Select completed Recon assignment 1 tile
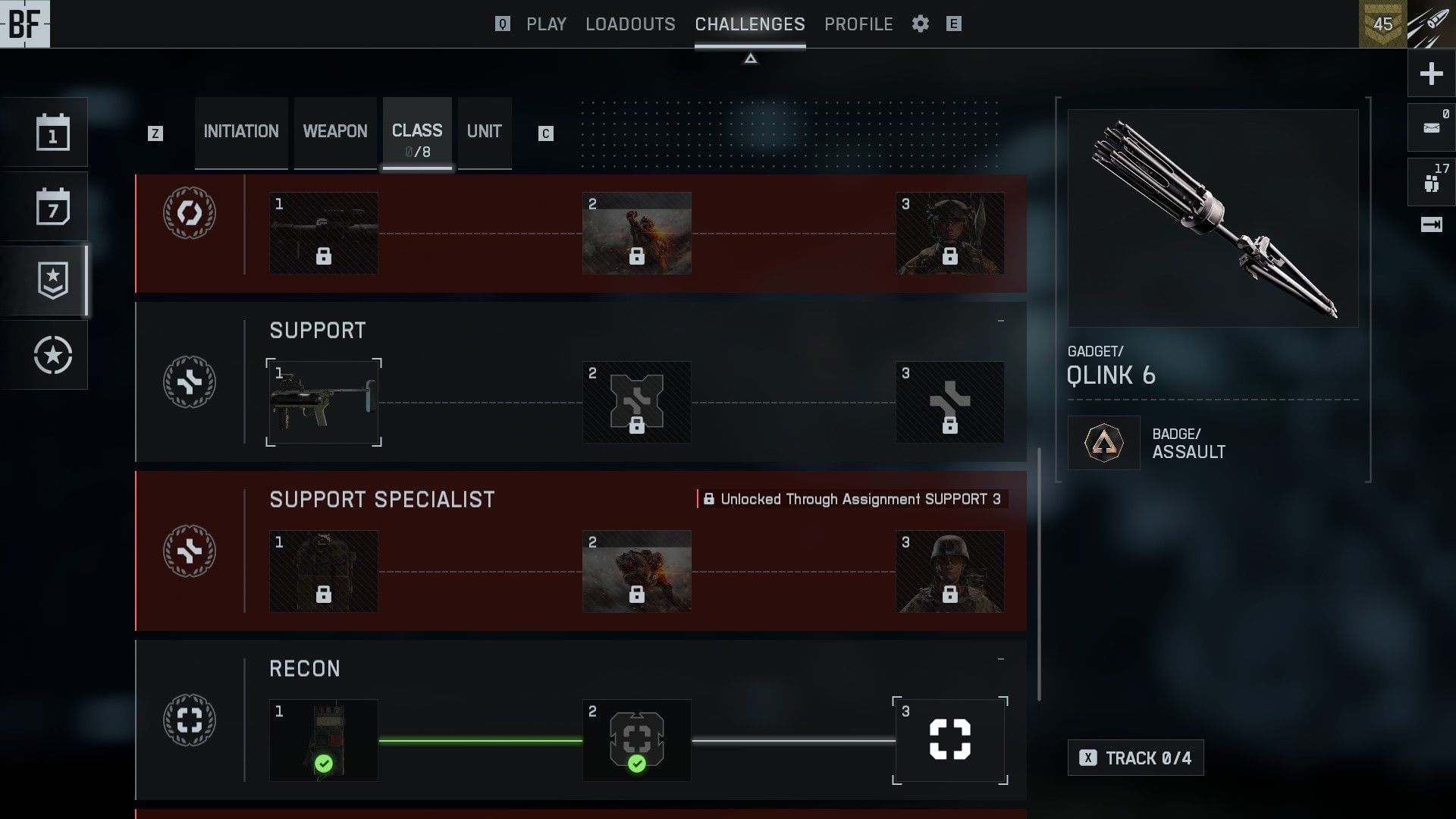1456x819 pixels. pyautogui.click(x=324, y=740)
